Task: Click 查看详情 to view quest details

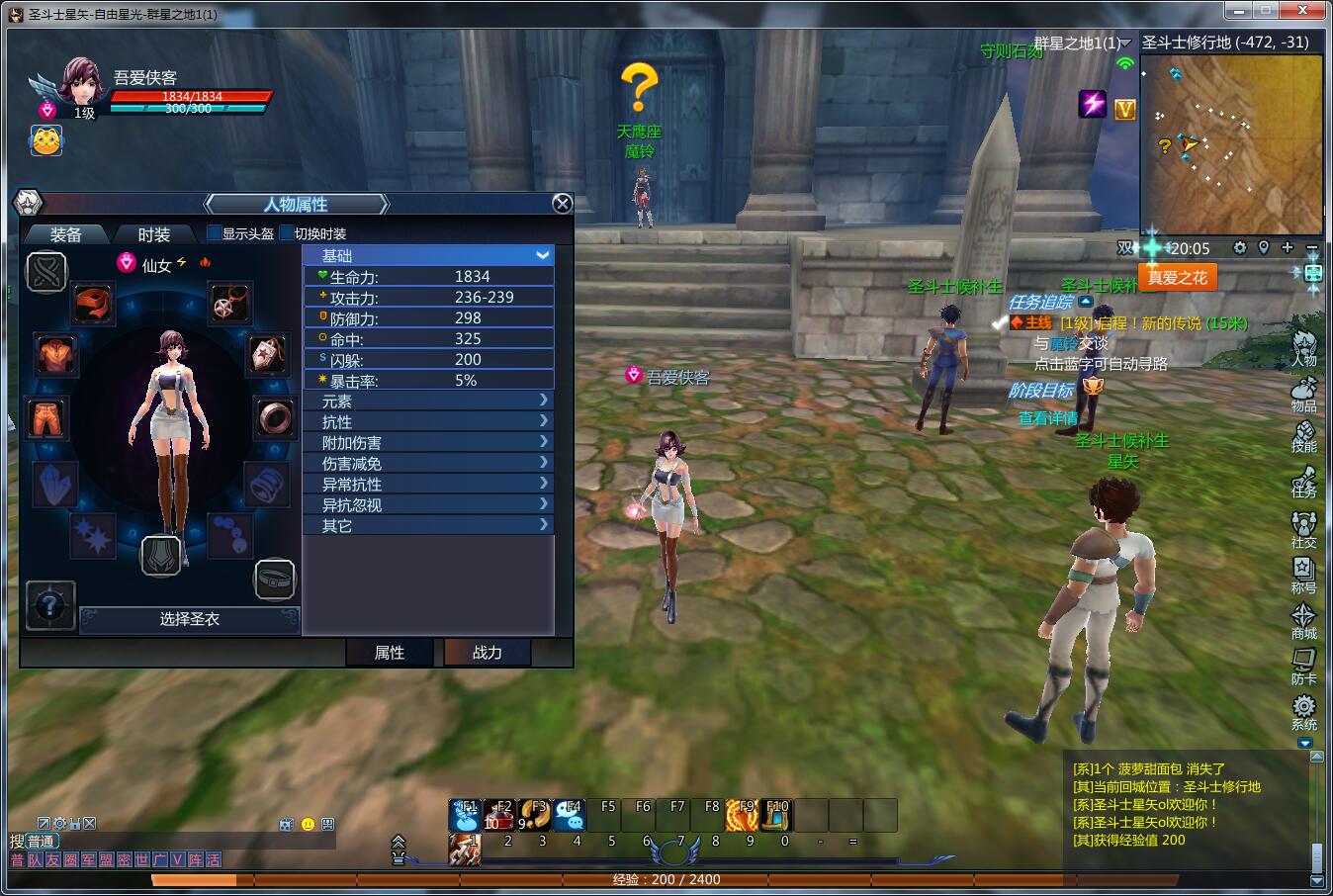Action: tap(1048, 418)
